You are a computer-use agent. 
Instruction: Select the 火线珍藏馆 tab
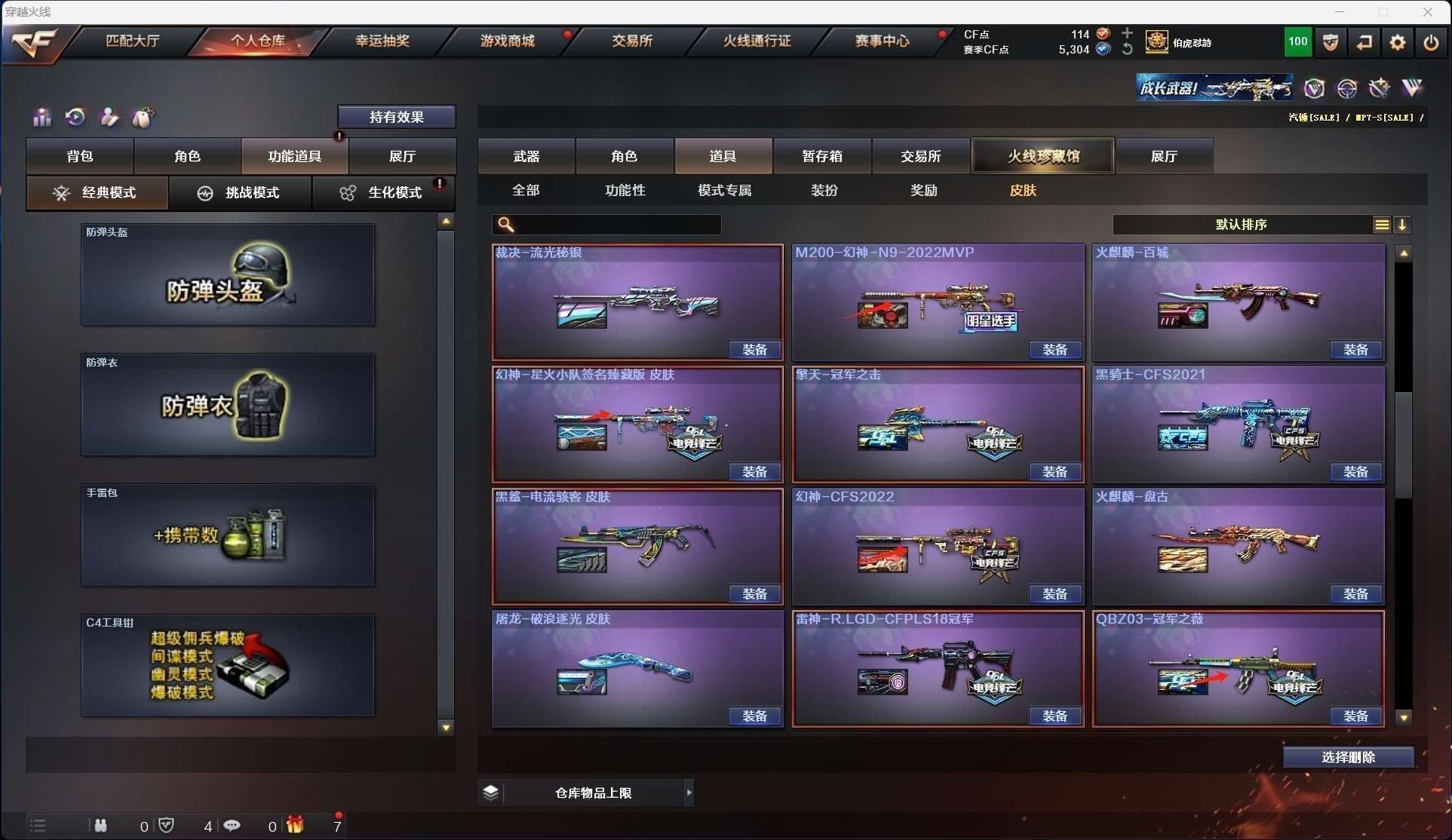point(1043,156)
